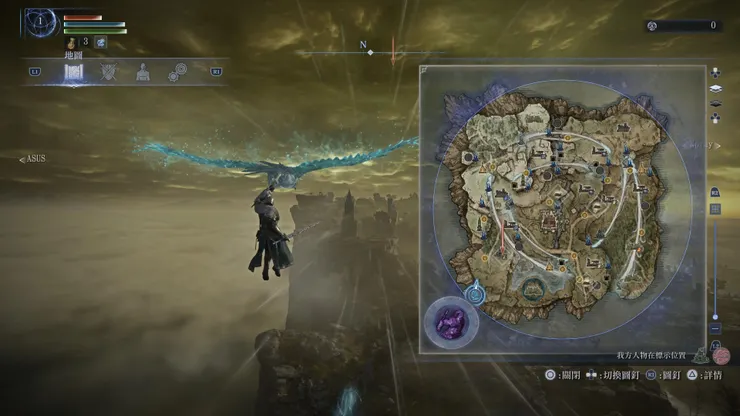Image resolution: width=740 pixels, height=416 pixels.
Task: Open the gears settings tab
Action: (x=178, y=72)
